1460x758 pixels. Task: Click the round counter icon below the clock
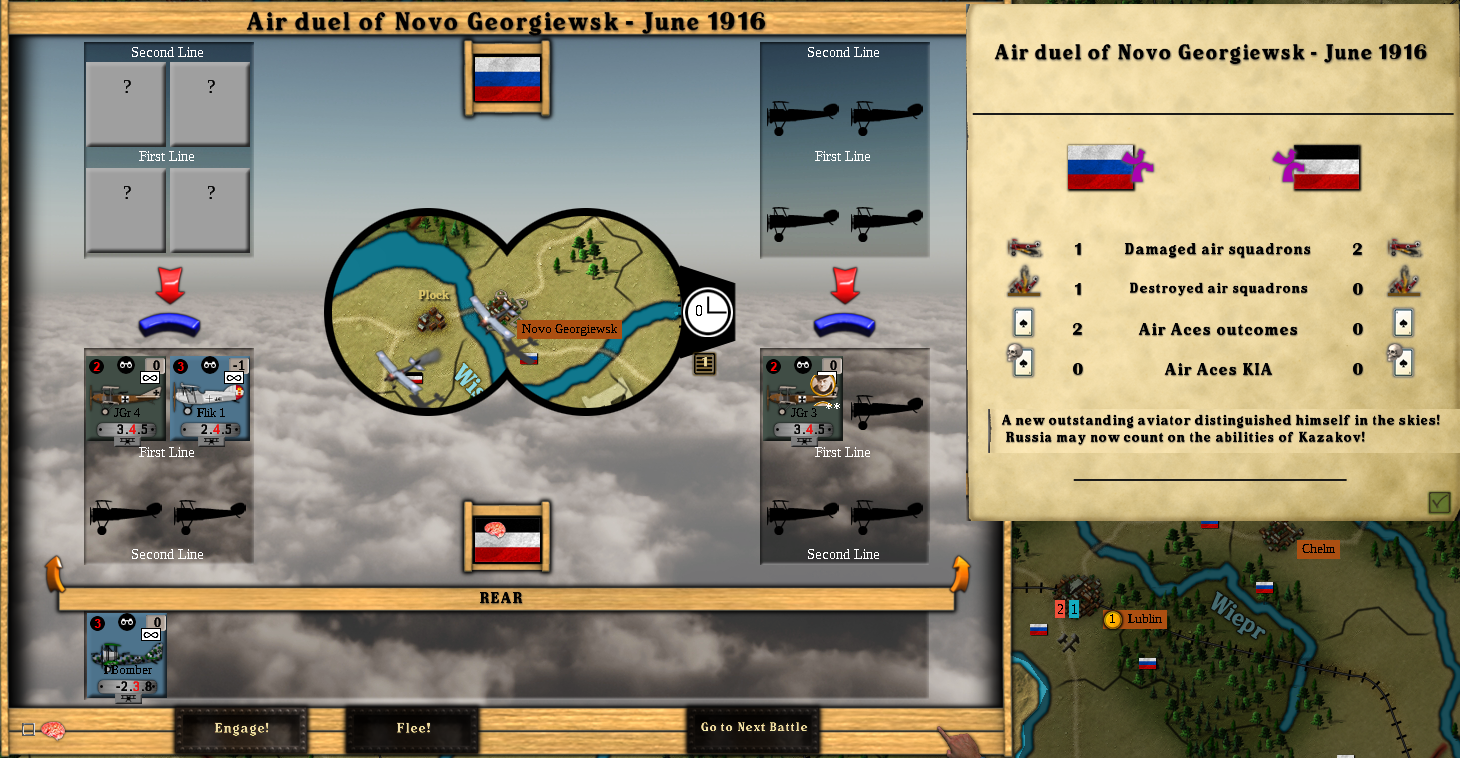[703, 364]
